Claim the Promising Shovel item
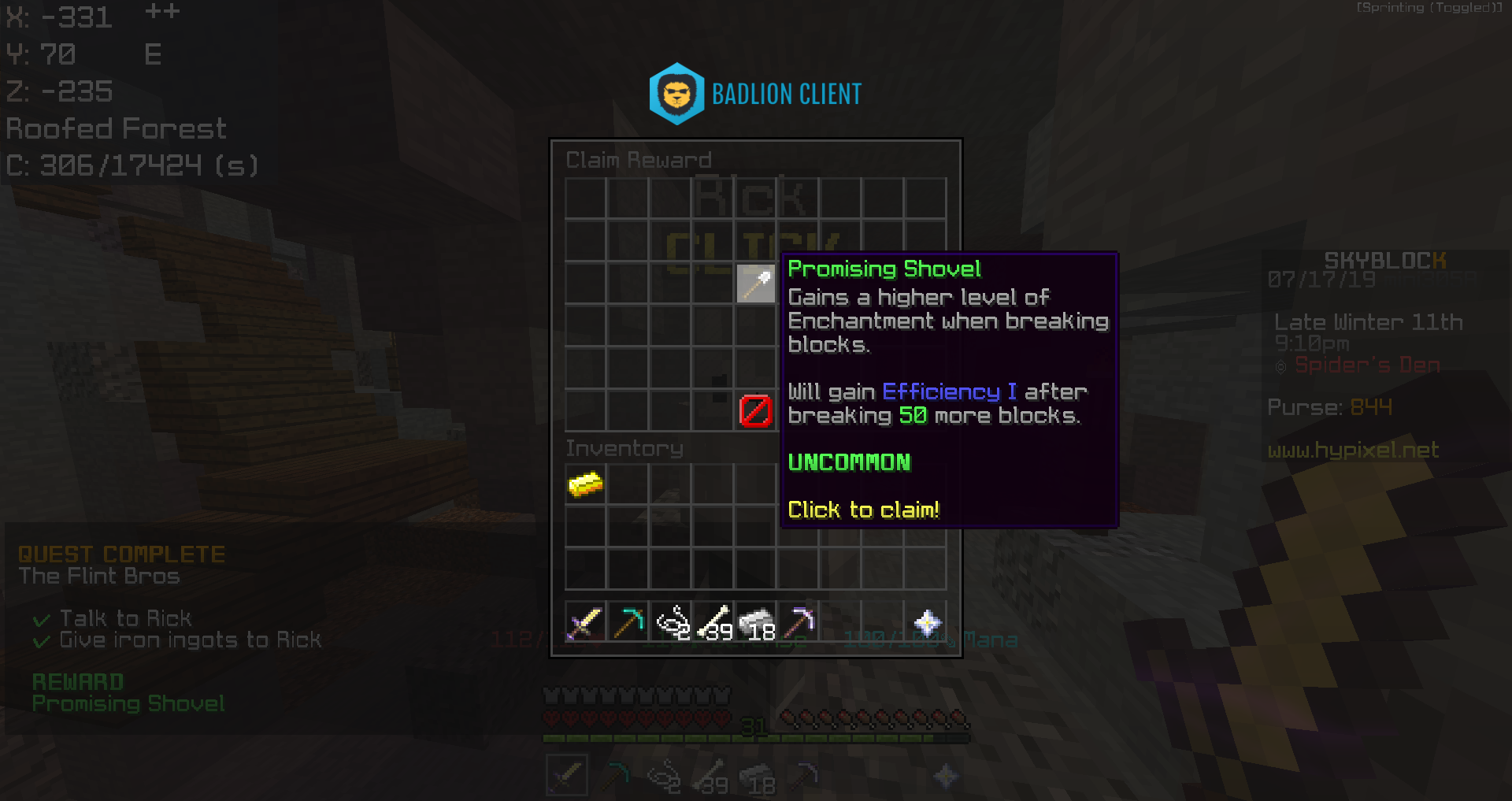1512x801 pixels. tap(754, 285)
